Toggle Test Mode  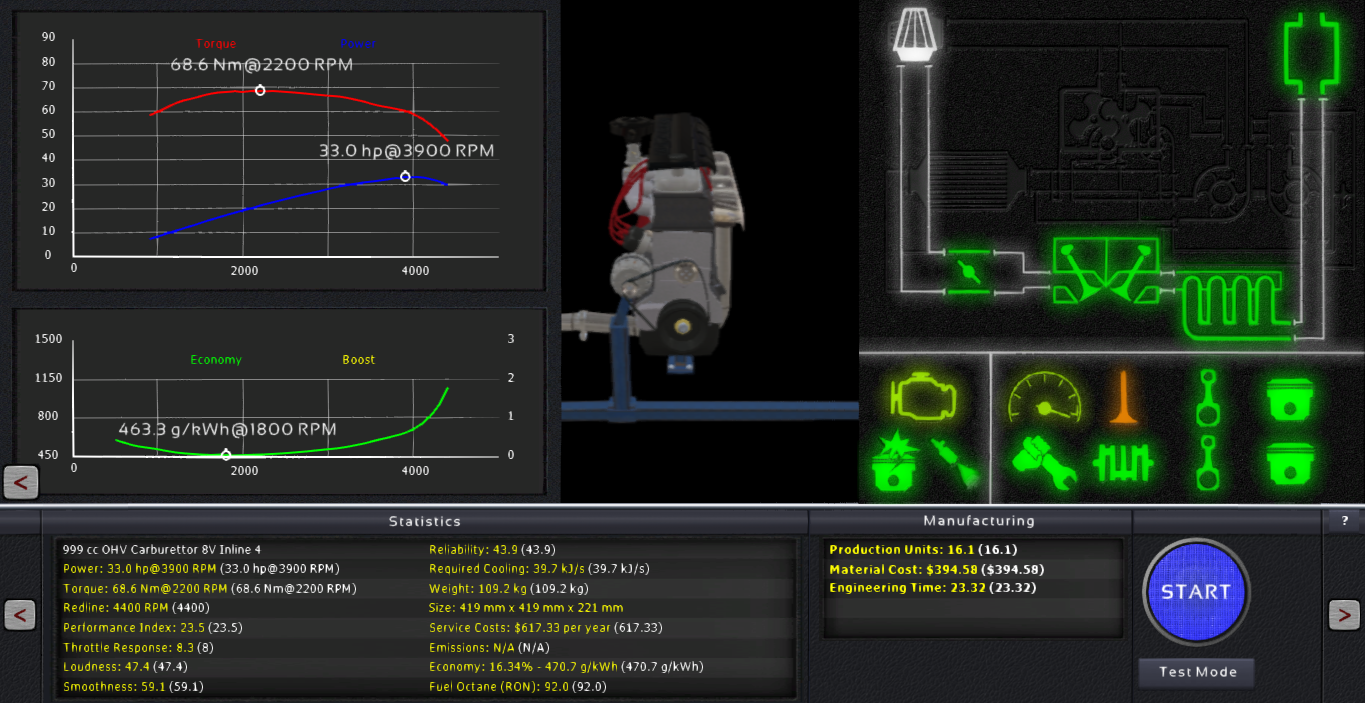1197,672
